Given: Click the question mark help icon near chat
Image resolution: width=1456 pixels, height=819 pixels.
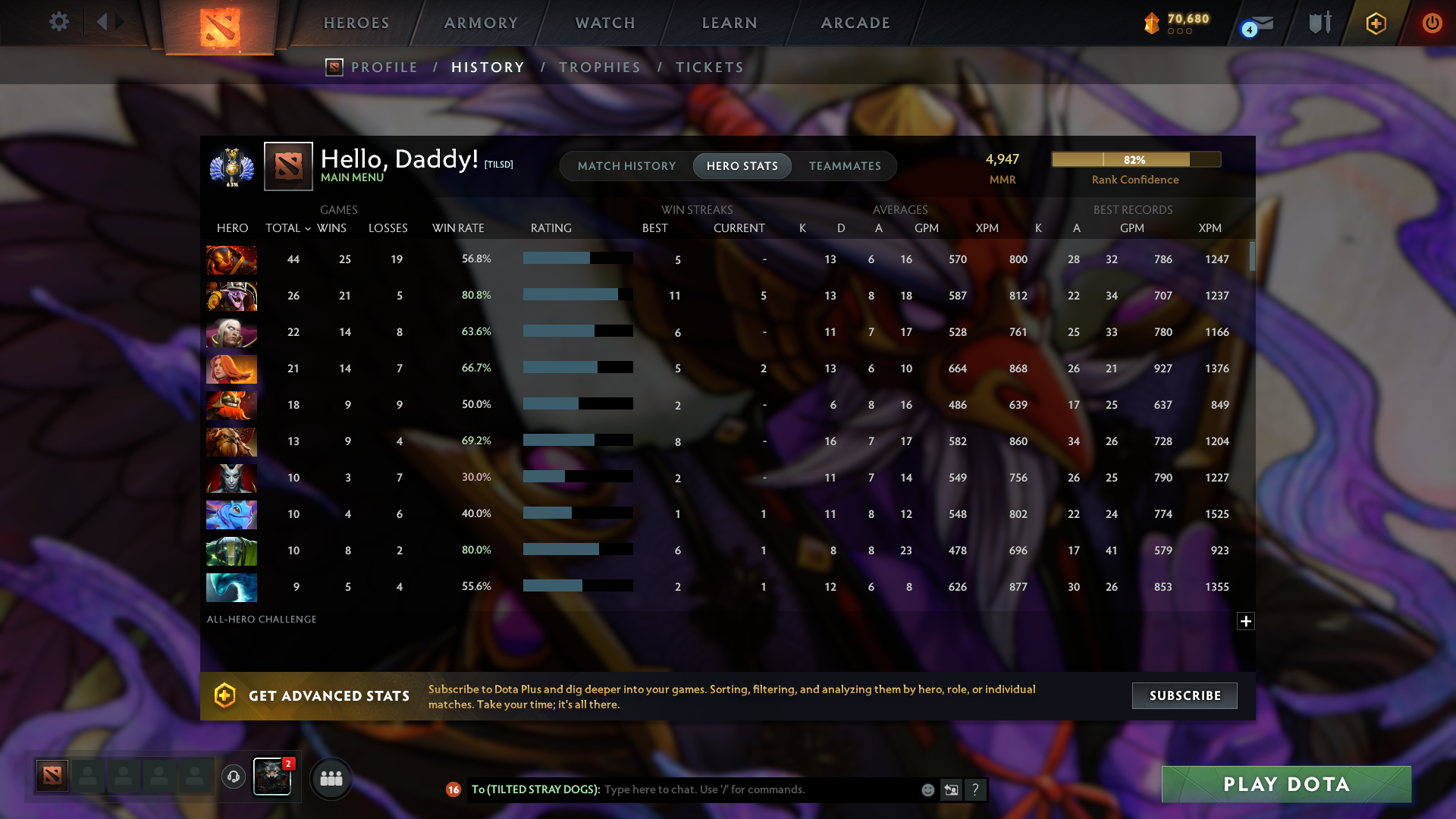Looking at the screenshot, I should [976, 789].
